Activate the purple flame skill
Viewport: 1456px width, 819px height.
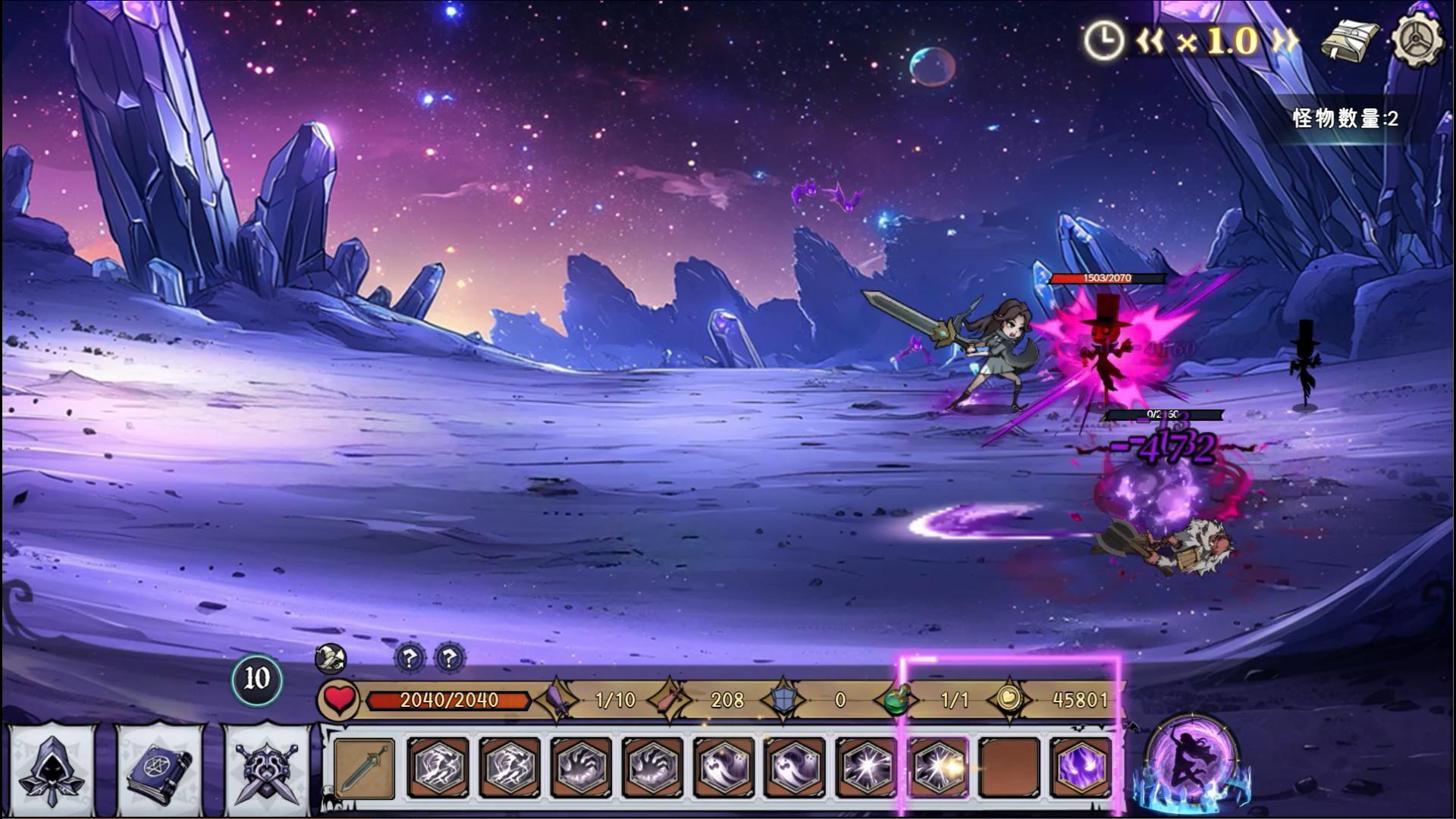pyautogui.click(x=1081, y=767)
